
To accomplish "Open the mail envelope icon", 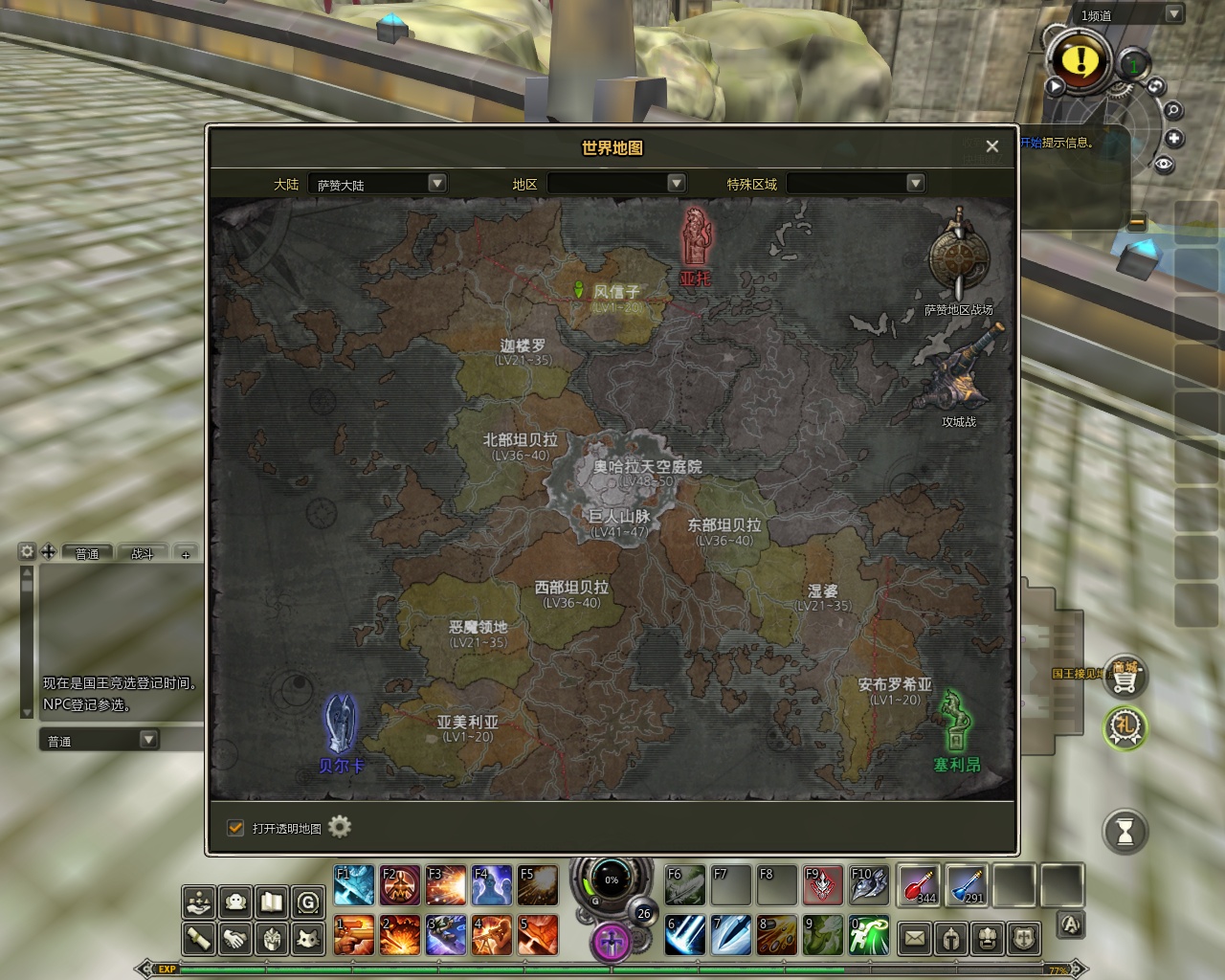I will tap(915, 938).
